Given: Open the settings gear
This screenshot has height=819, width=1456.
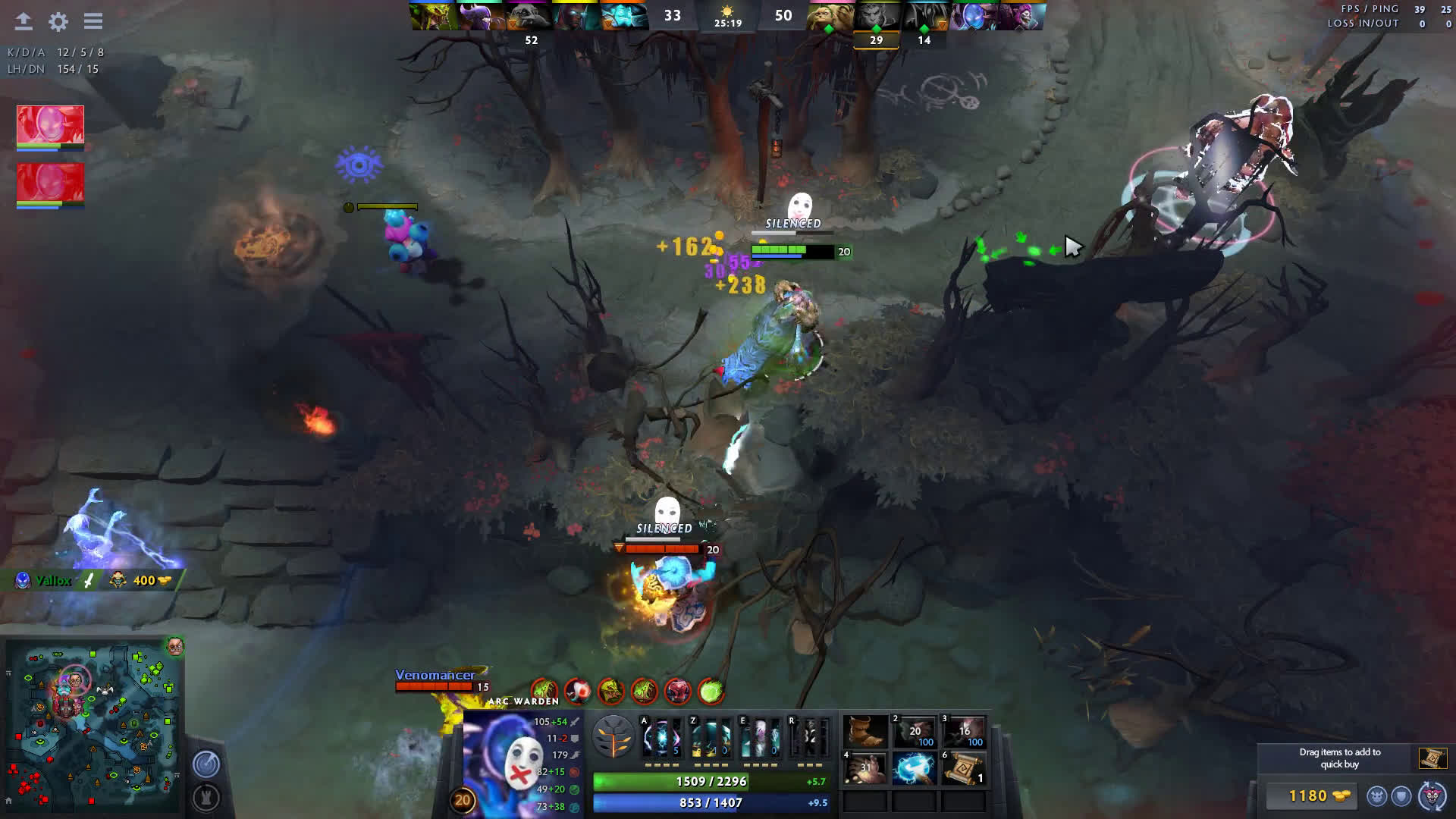Looking at the screenshot, I should [58, 21].
